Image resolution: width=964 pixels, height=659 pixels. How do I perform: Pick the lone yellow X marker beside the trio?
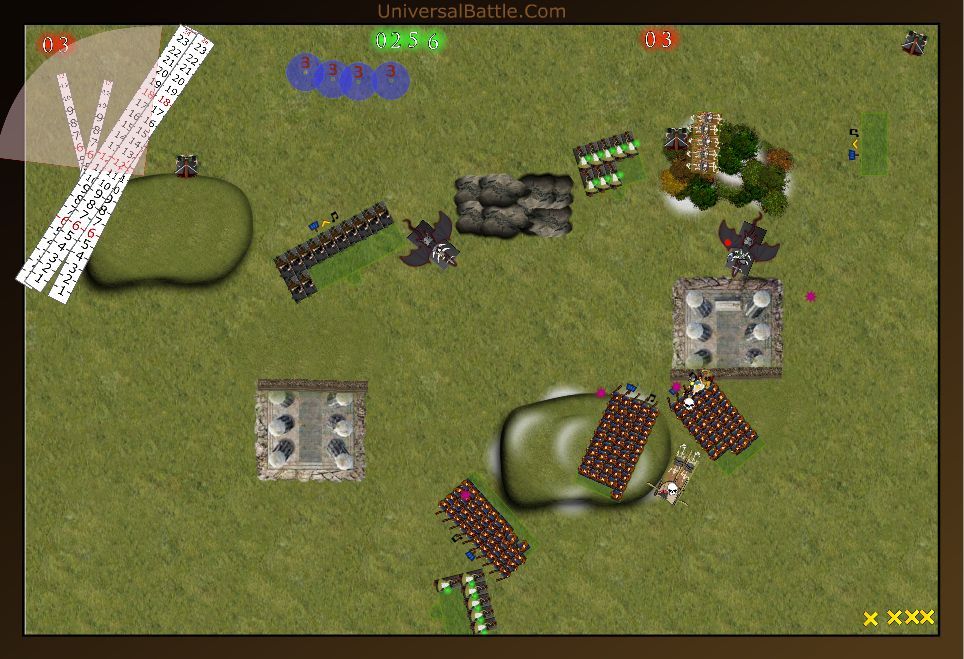[x=871, y=619]
